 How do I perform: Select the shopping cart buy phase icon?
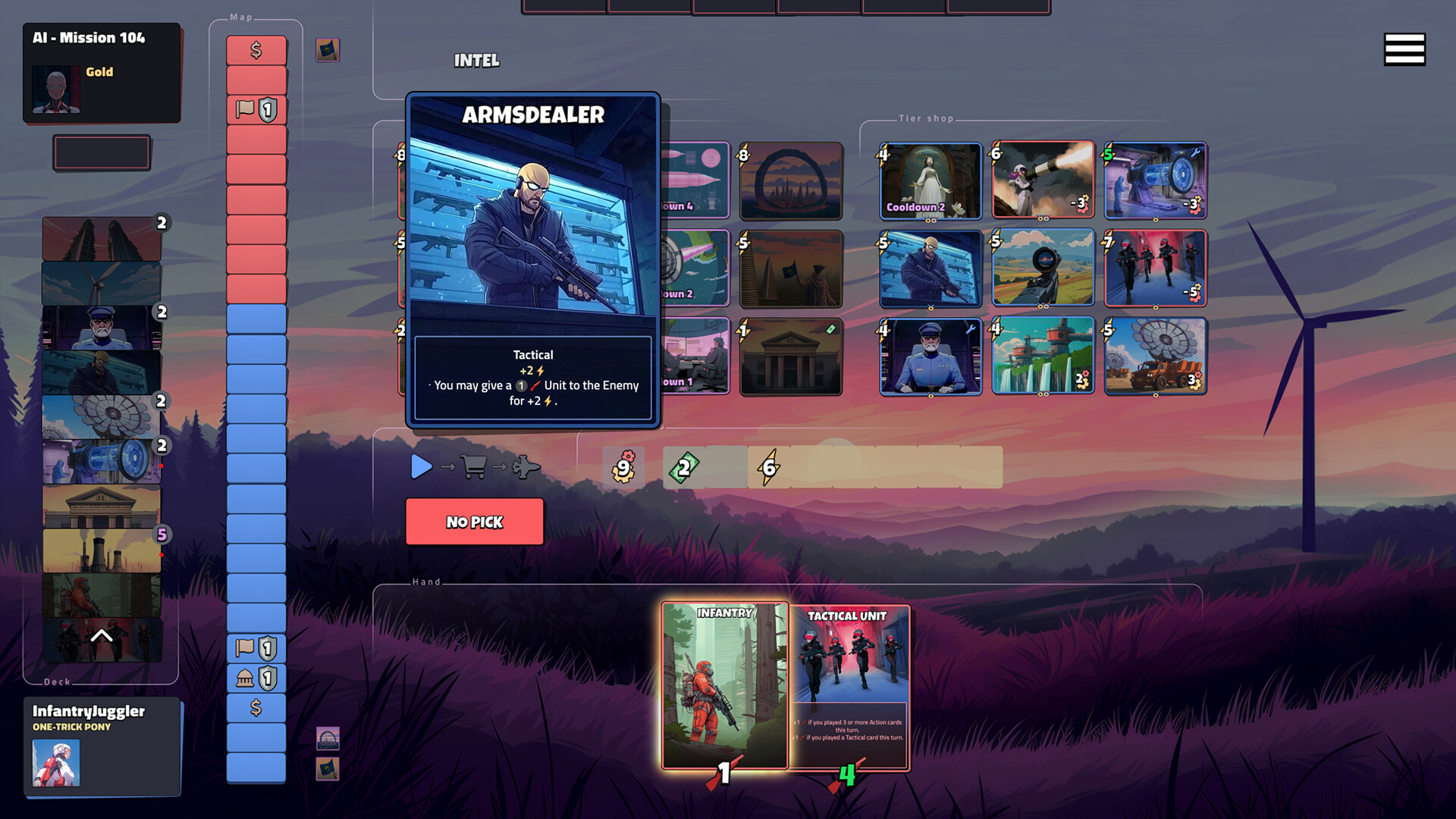click(474, 468)
